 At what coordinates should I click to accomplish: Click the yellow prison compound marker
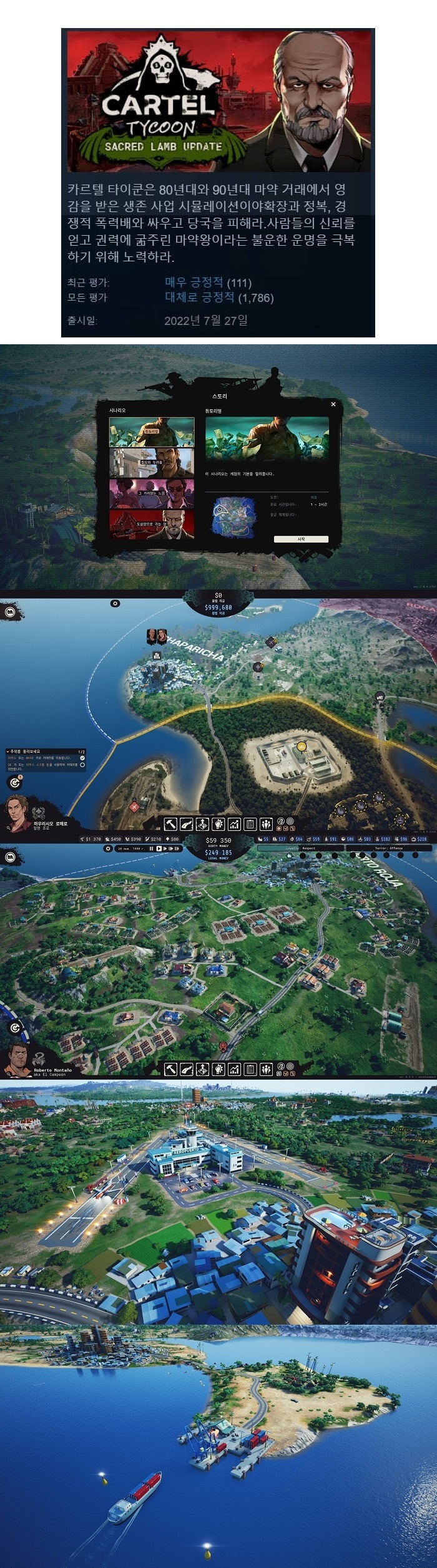[302, 747]
